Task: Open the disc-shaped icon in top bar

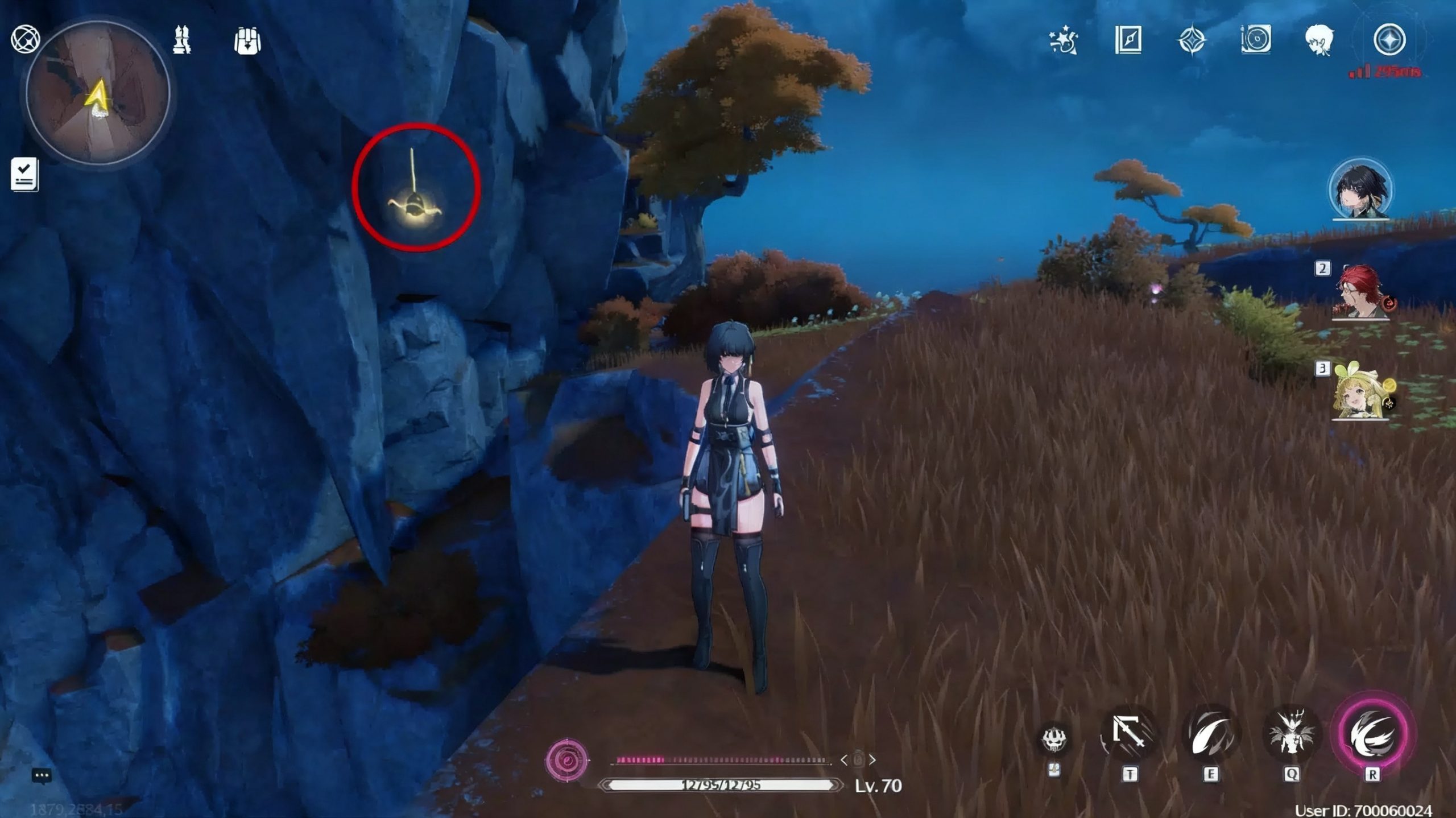Action: pyautogui.click(x=1256, y=40)
